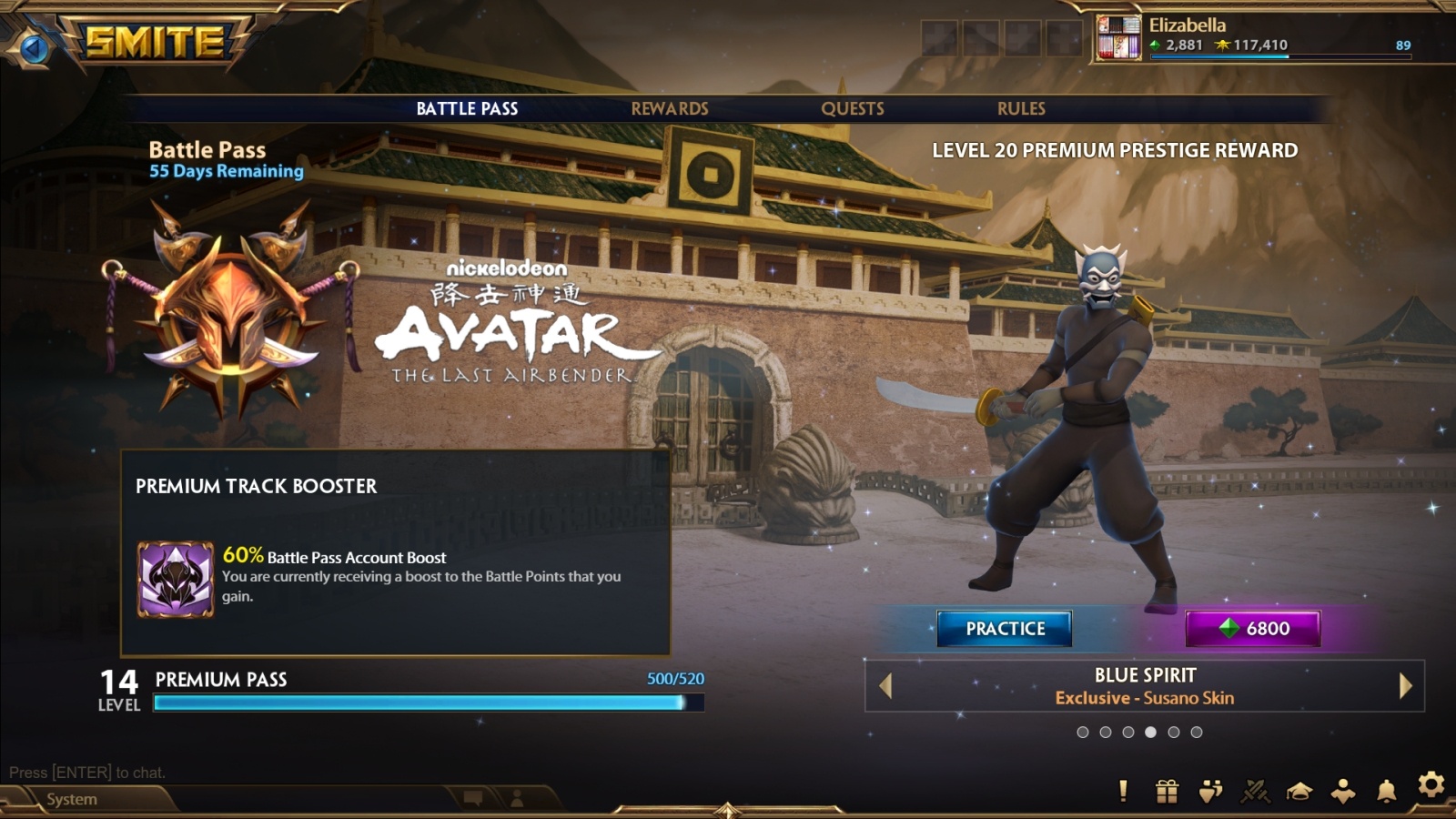Select the Battle Pass tab

467,108
